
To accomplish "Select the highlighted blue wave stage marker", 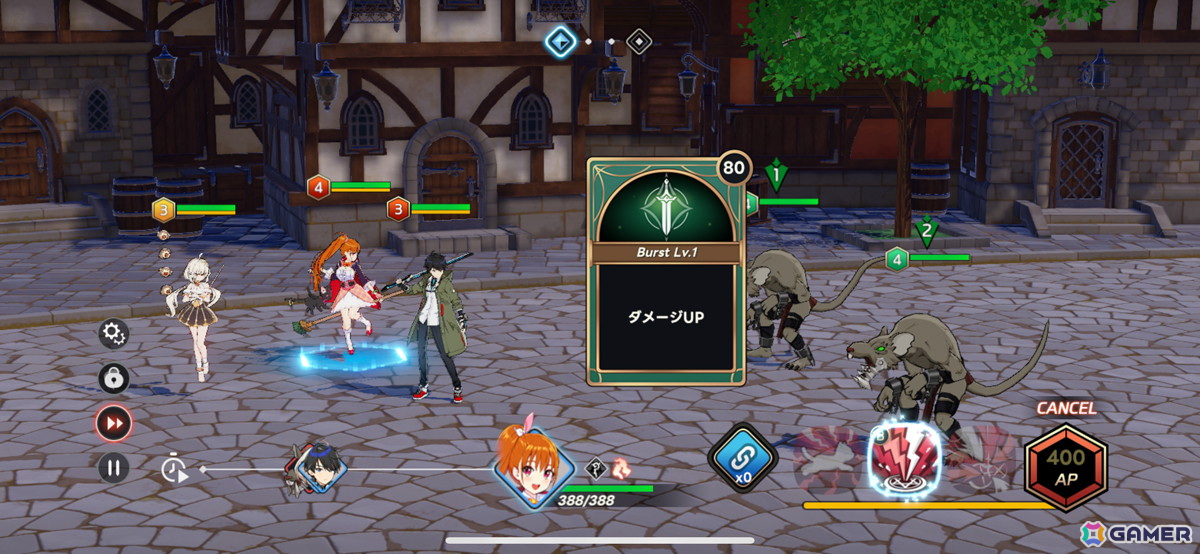I will click(x=560, y=42).
